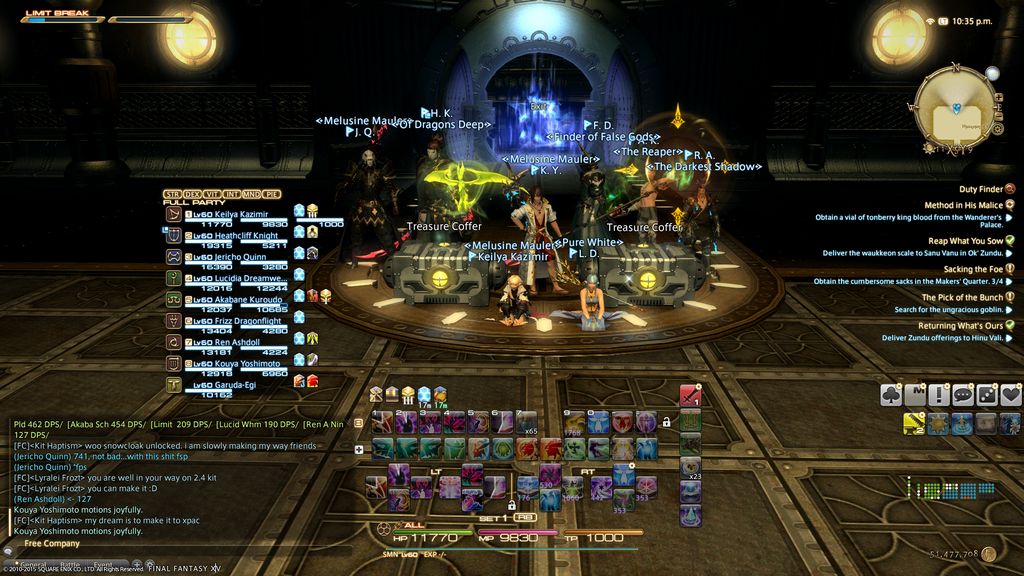Switch to the Battle chat tab
1024x576 pixels.
[x=70, y=565]
